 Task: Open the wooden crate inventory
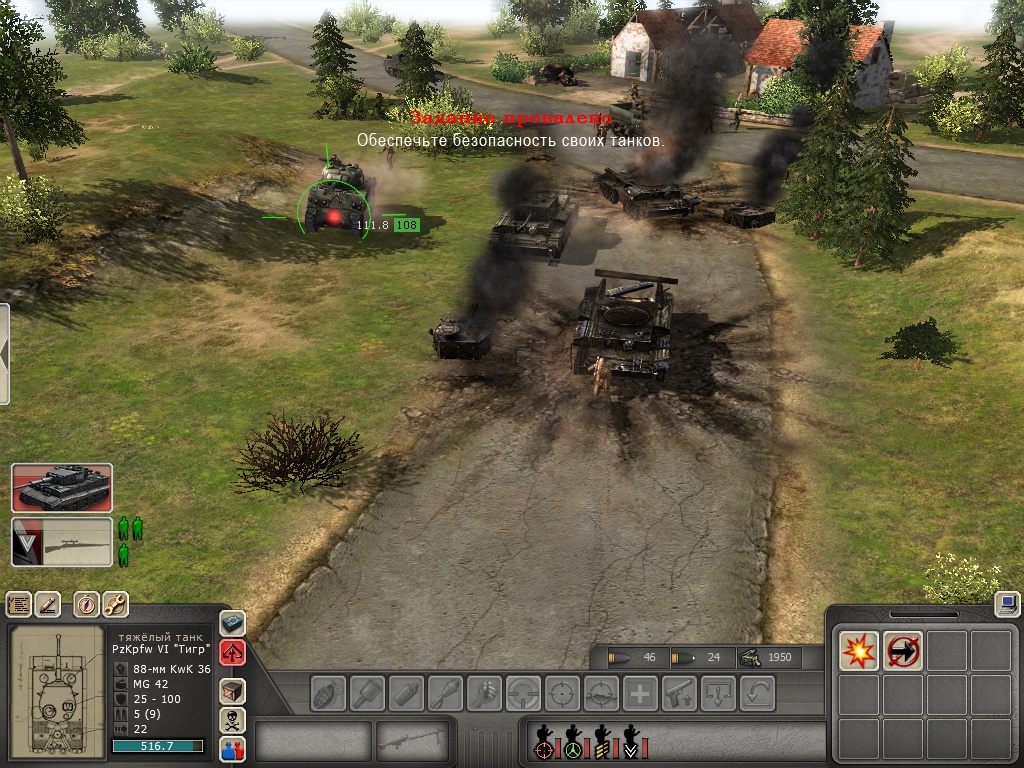pos(232,690)
